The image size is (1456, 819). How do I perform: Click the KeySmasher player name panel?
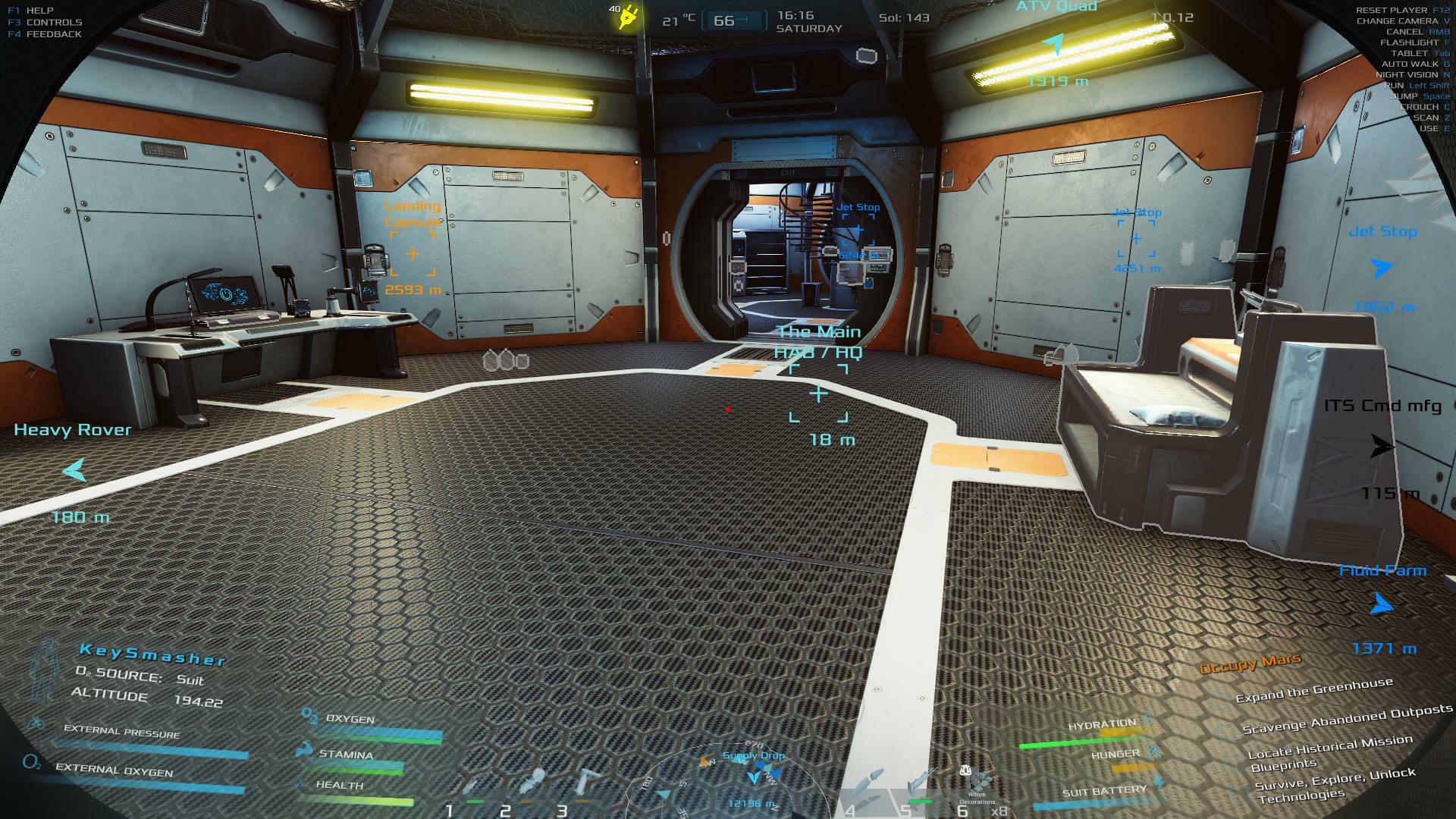click(152, 654)
